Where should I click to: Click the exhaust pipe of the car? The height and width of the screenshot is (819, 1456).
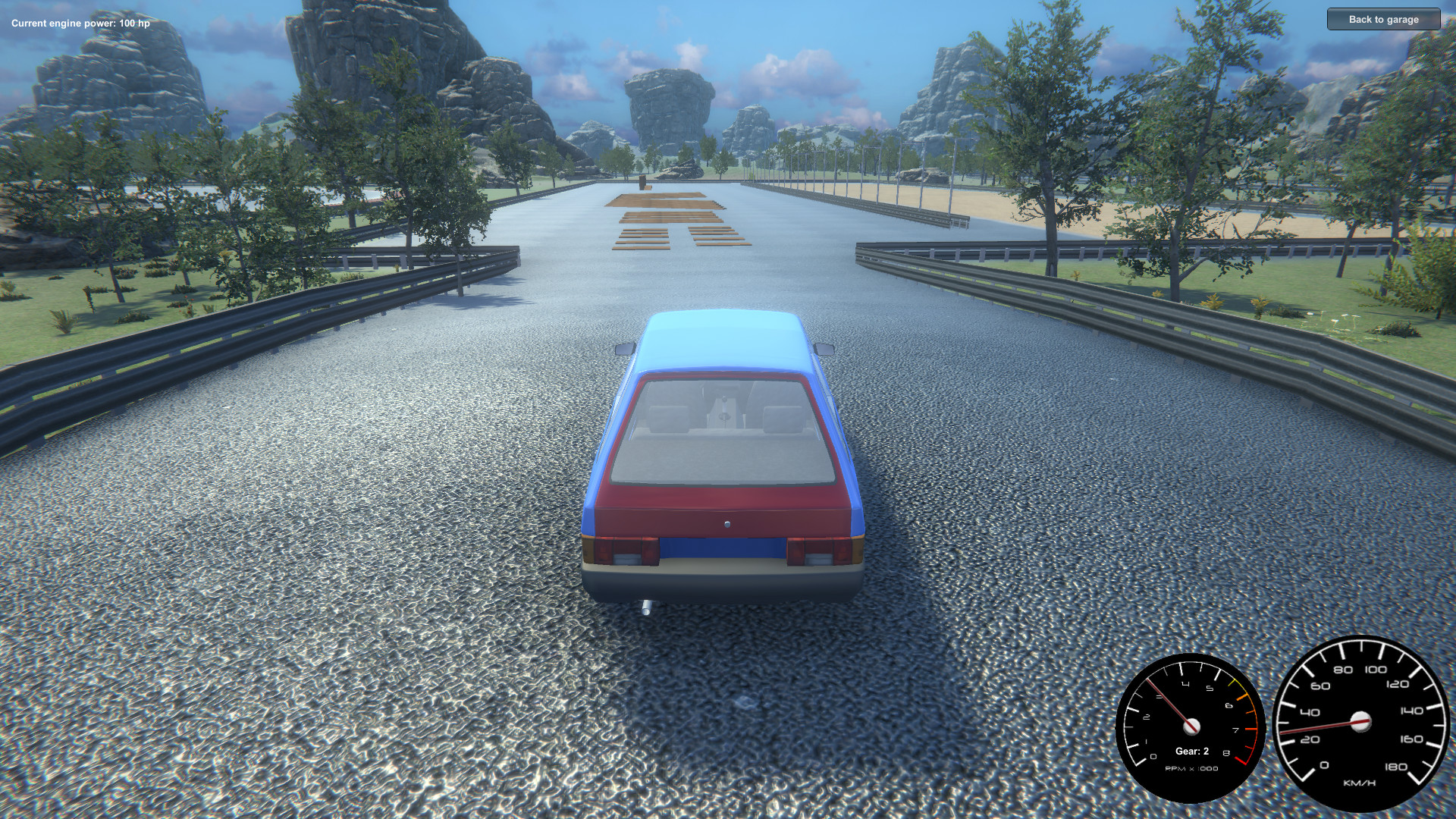coord(646,607)
